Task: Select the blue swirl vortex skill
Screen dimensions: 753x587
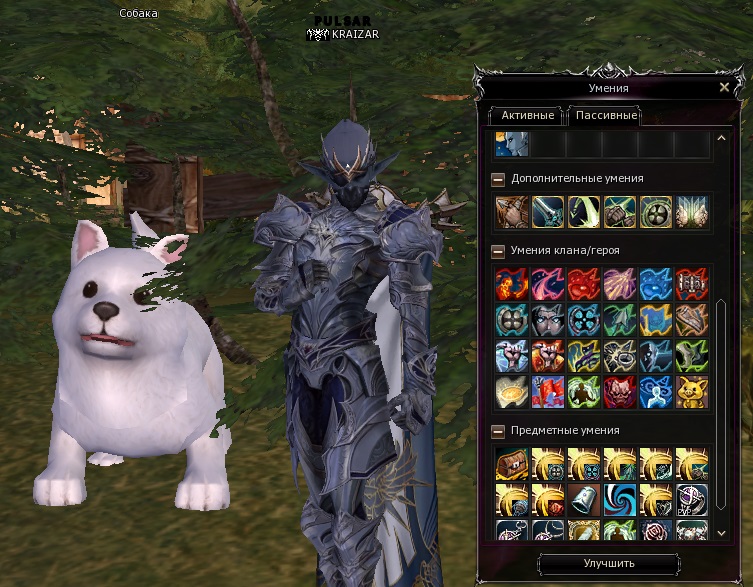Action: [x=619, y=498]
